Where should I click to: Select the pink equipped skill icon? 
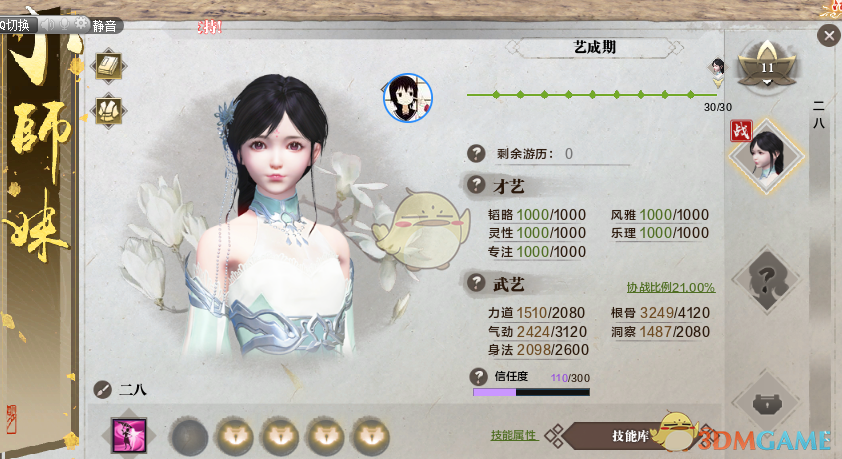(130, 435)
